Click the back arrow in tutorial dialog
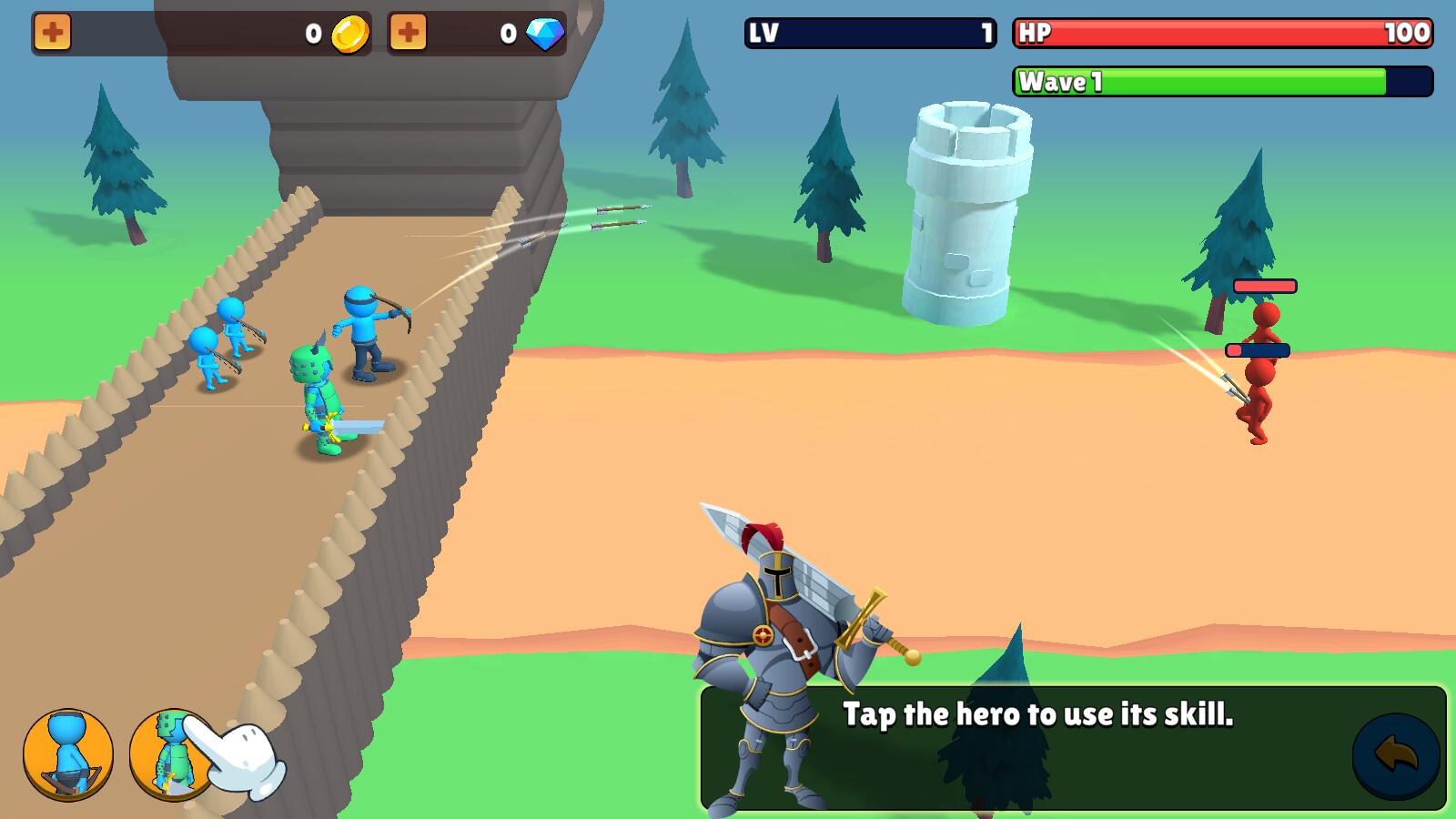Screen dimensions: 1456x819 pyautogui.click(x=1395, y=754)
